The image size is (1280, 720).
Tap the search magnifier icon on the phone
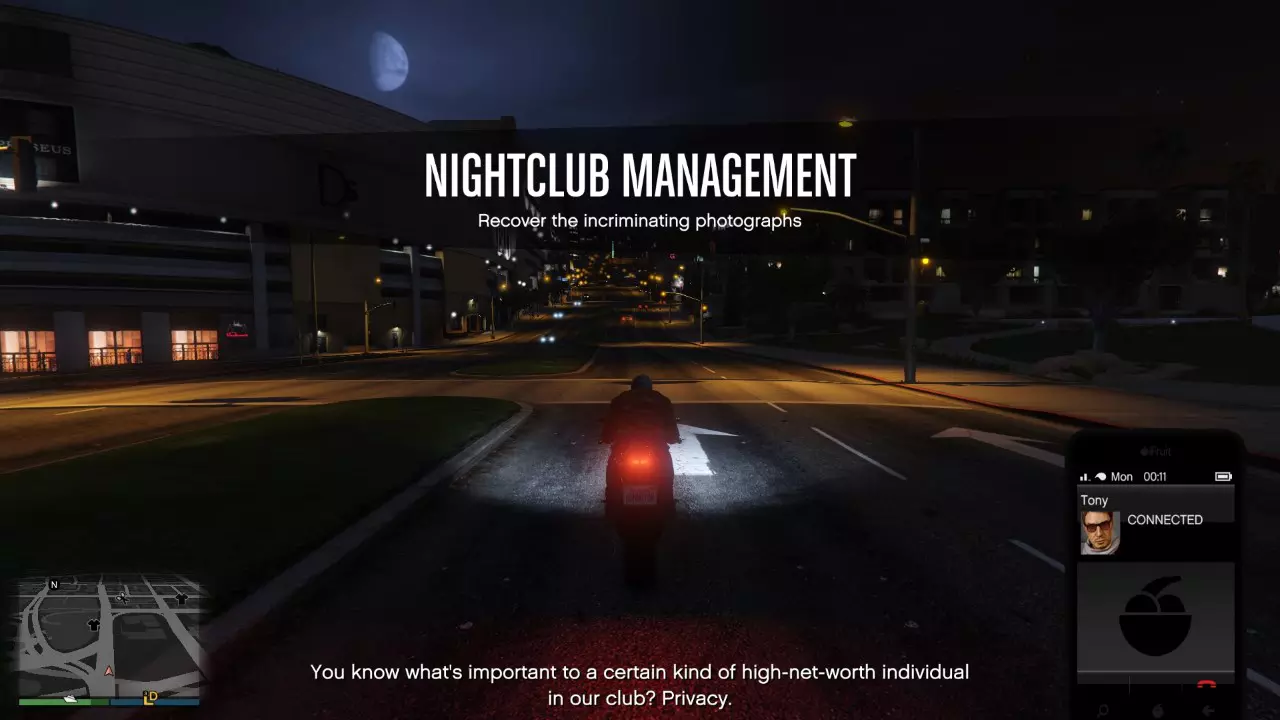[x=1103, y=708]
